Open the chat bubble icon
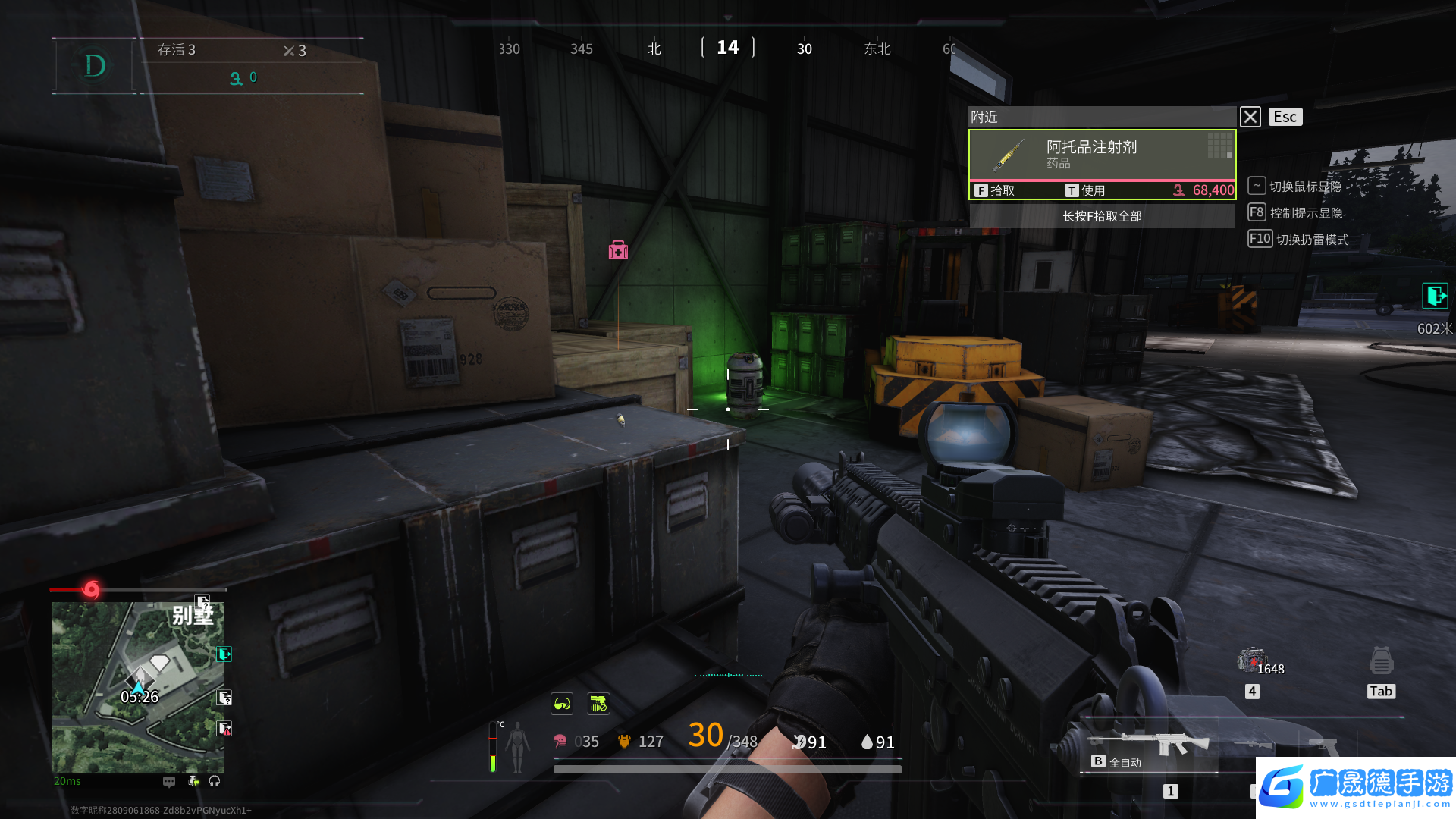This screenshot has height=819, width=1456. pos(169,781)
